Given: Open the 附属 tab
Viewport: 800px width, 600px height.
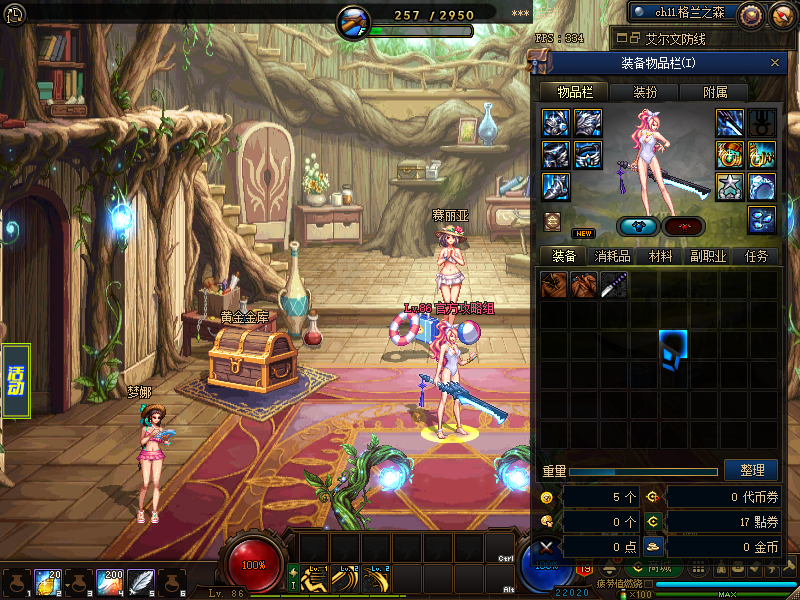Looking at the screenshot, I should (715, 92).
